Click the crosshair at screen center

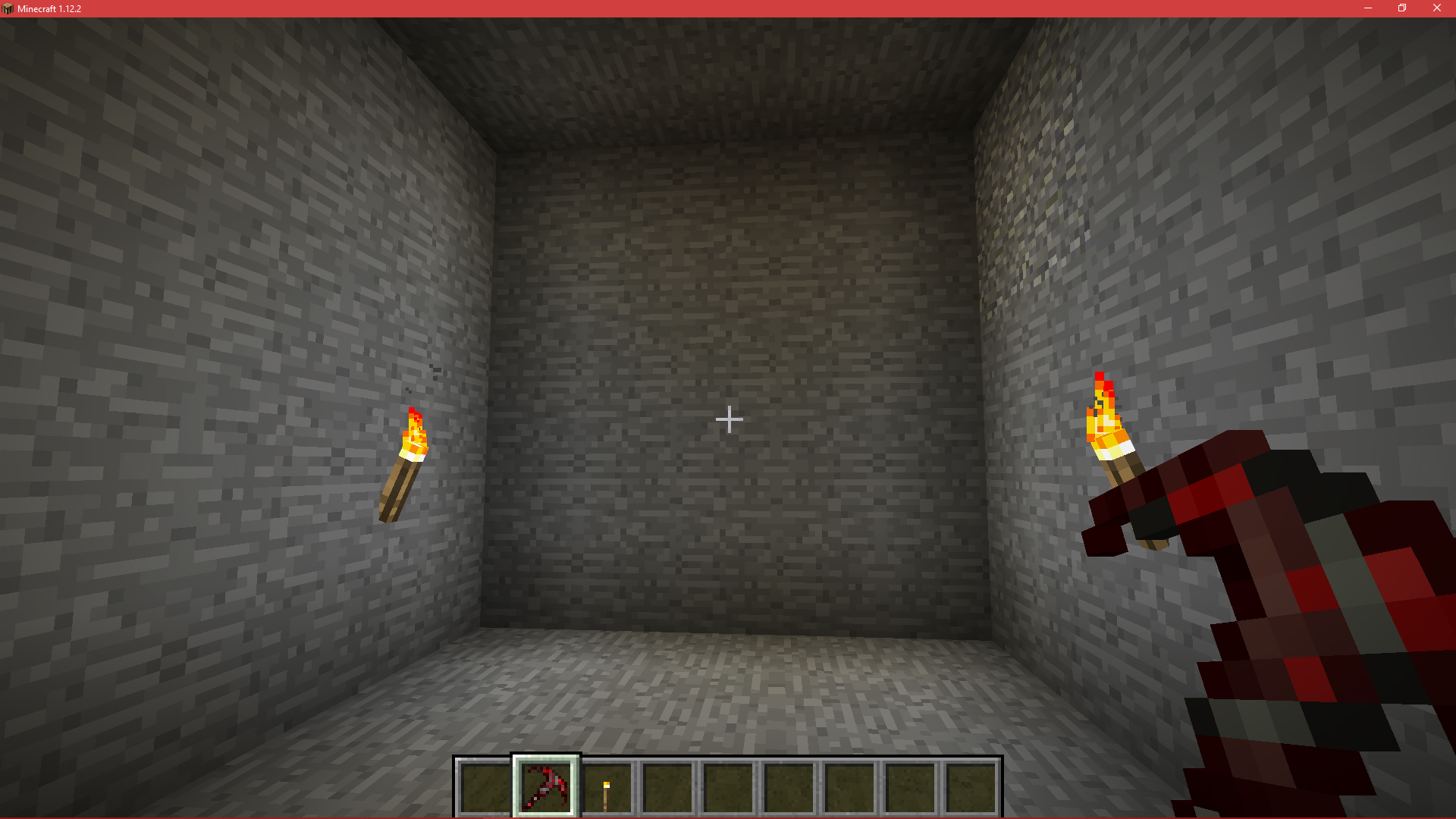[728, 419]
